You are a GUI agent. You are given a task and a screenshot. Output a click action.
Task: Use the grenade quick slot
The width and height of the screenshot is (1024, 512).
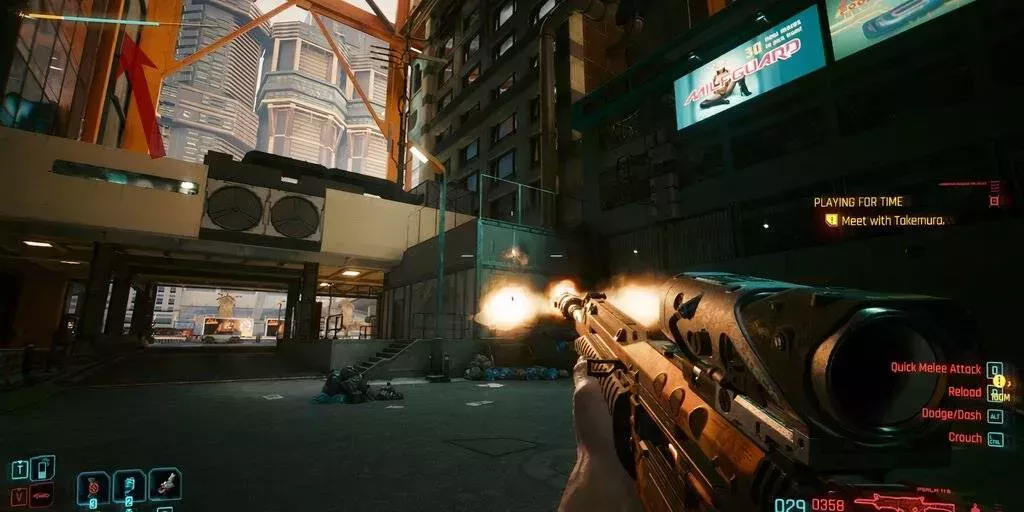click(x=93, y=487)
